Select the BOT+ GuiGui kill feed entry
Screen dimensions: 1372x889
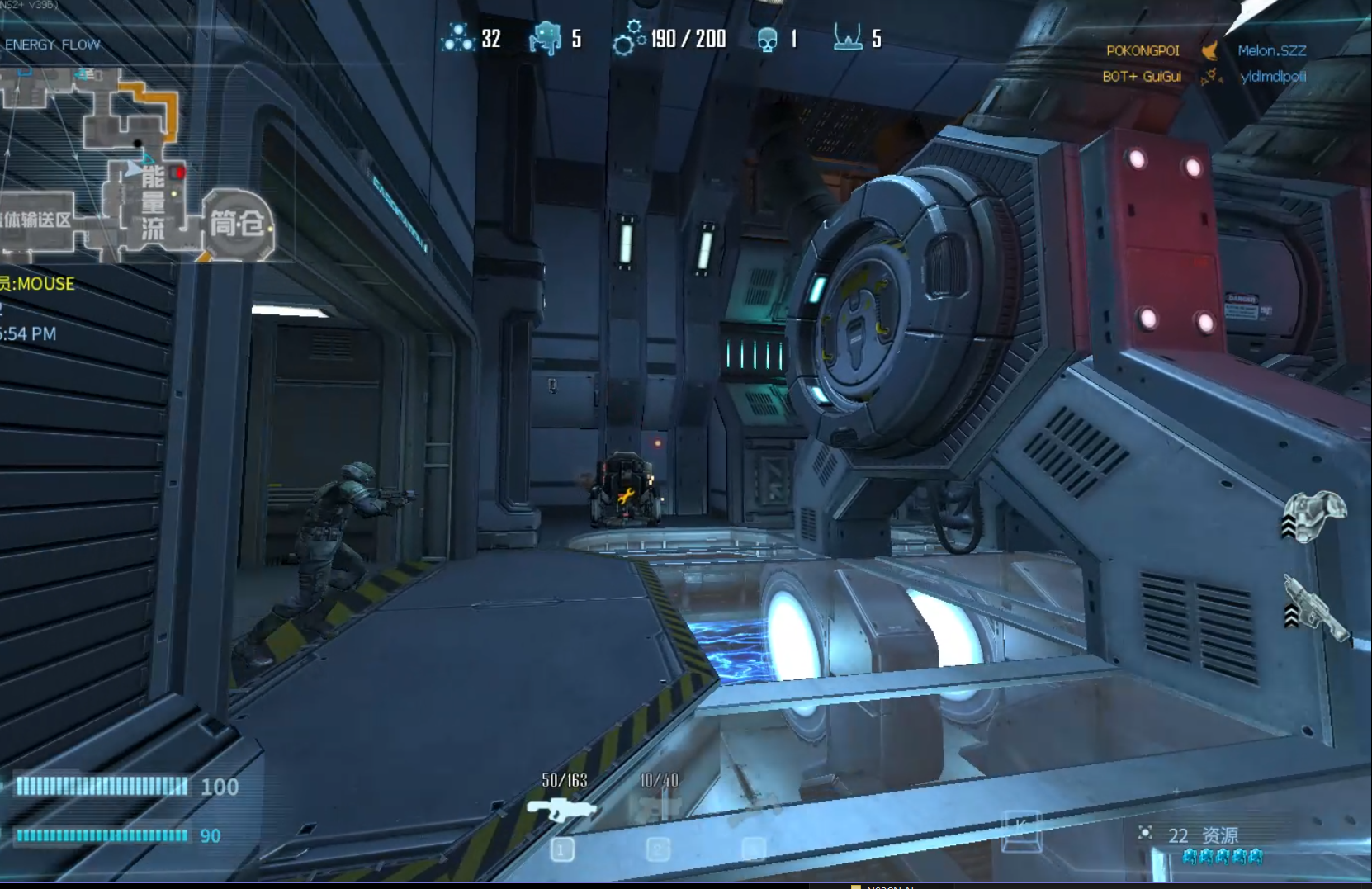click(1142, 77)
